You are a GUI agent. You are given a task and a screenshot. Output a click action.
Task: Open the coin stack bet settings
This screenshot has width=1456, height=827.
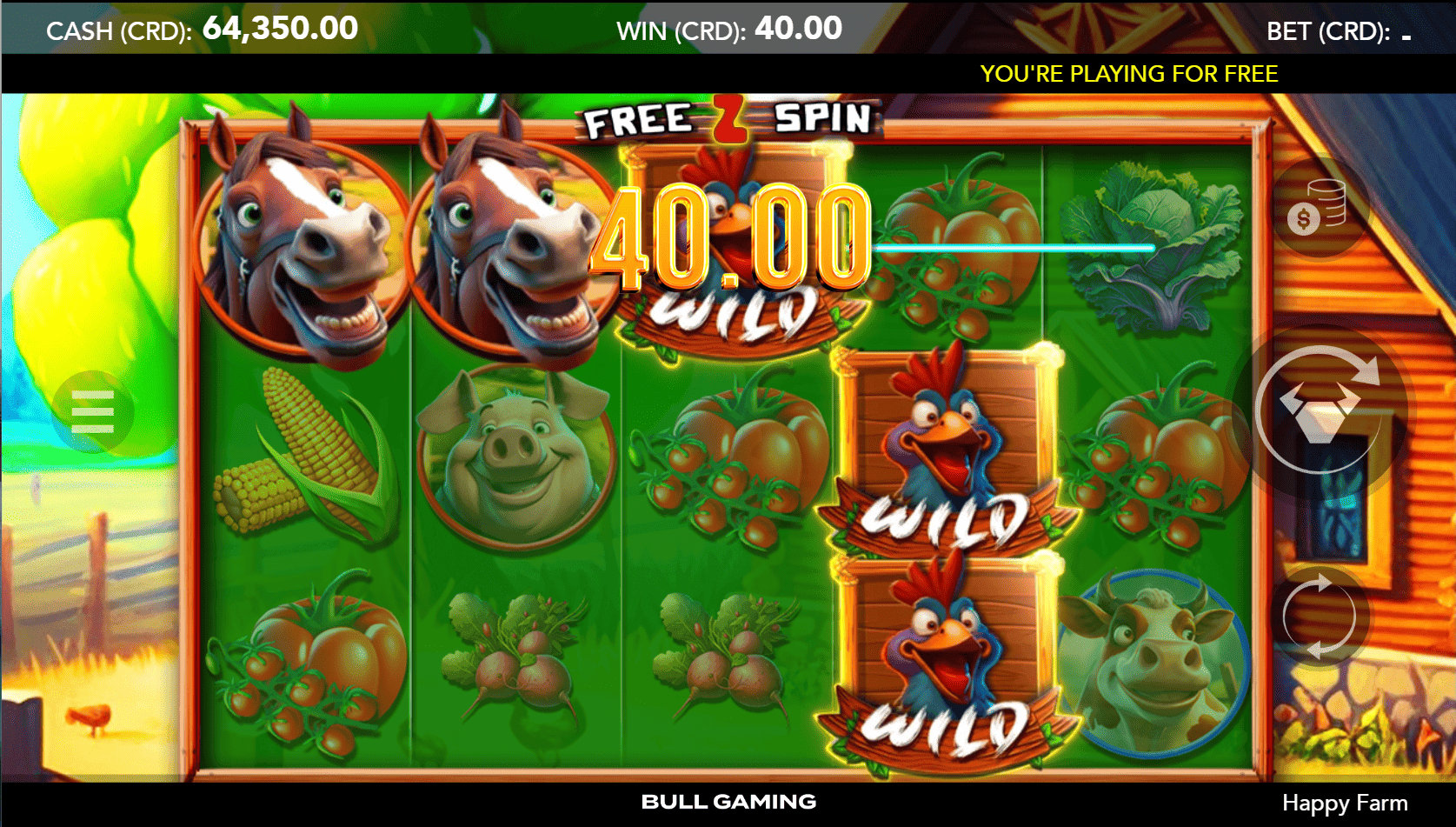pyautogui.click(x=1316, y=209)
